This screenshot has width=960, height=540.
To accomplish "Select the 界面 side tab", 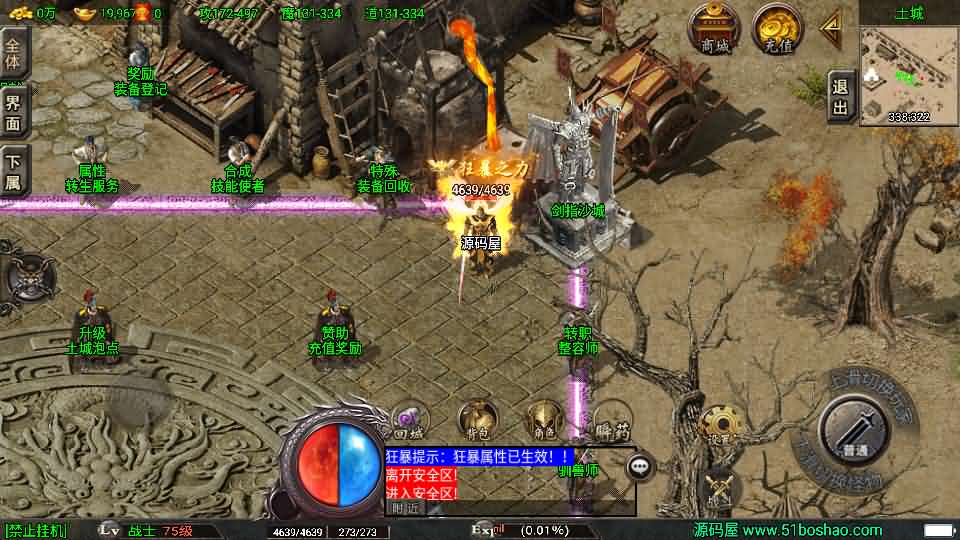I will click(x=14, y=110).
